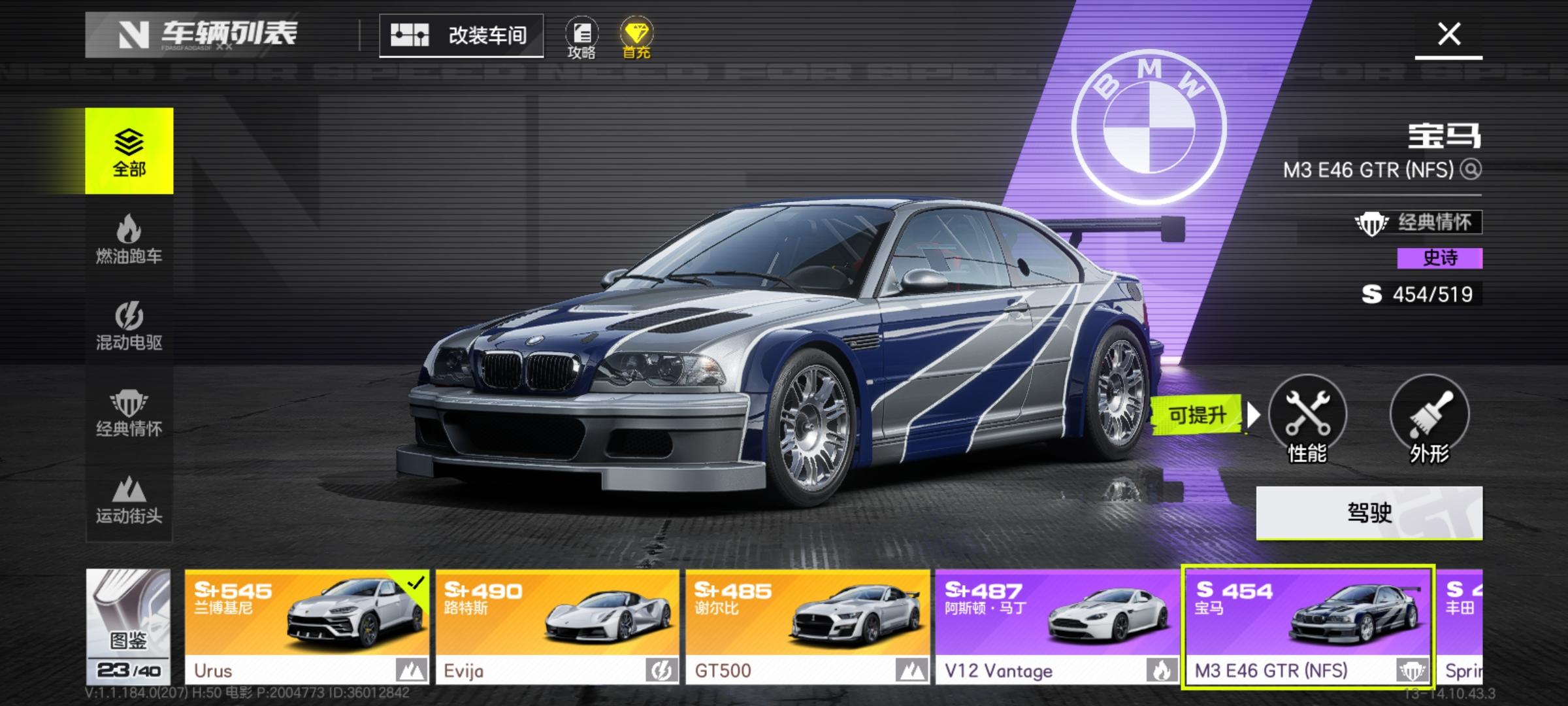1568x706 pixels.
Task: Close the vehicle list screen
Action: pos(1448,34)
